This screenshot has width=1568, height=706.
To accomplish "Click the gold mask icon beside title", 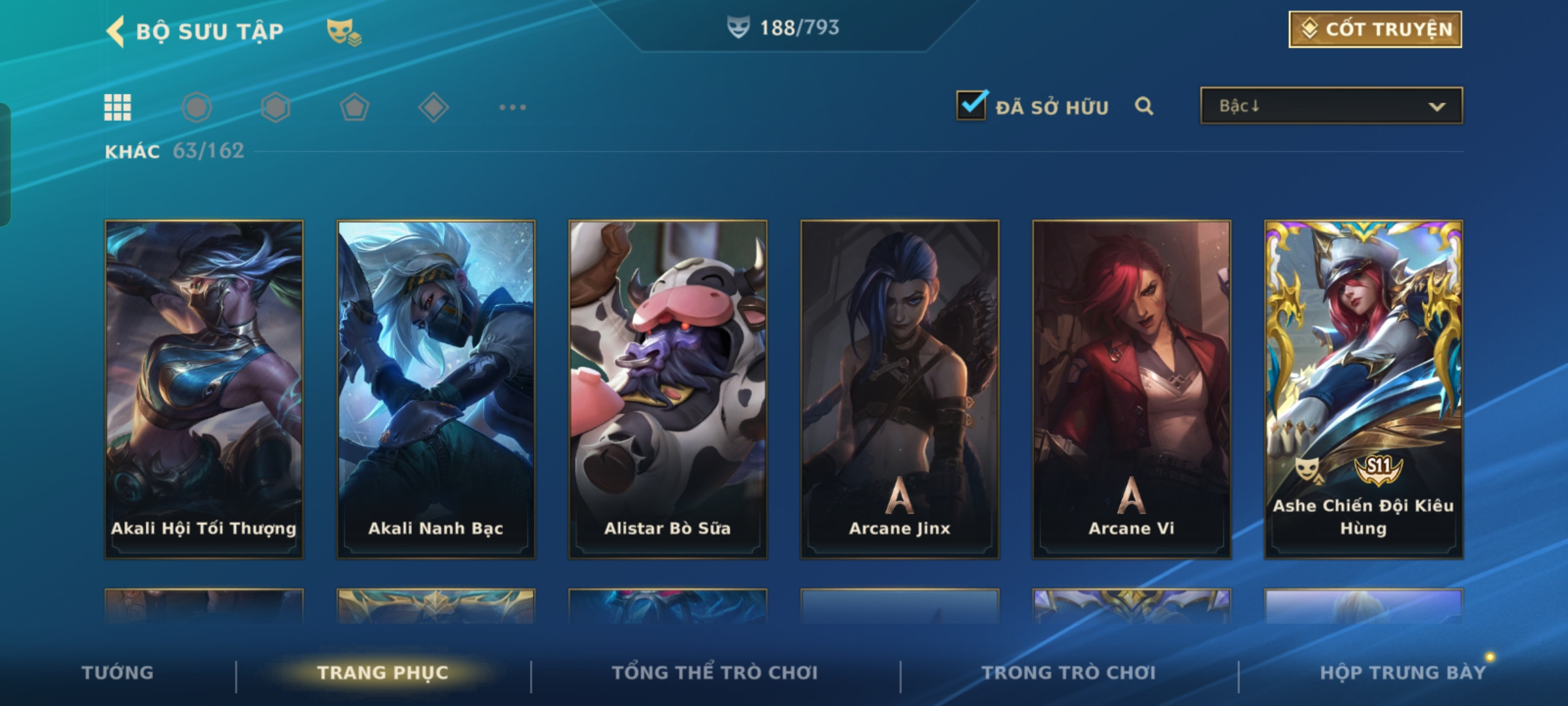I will (343, 31).
